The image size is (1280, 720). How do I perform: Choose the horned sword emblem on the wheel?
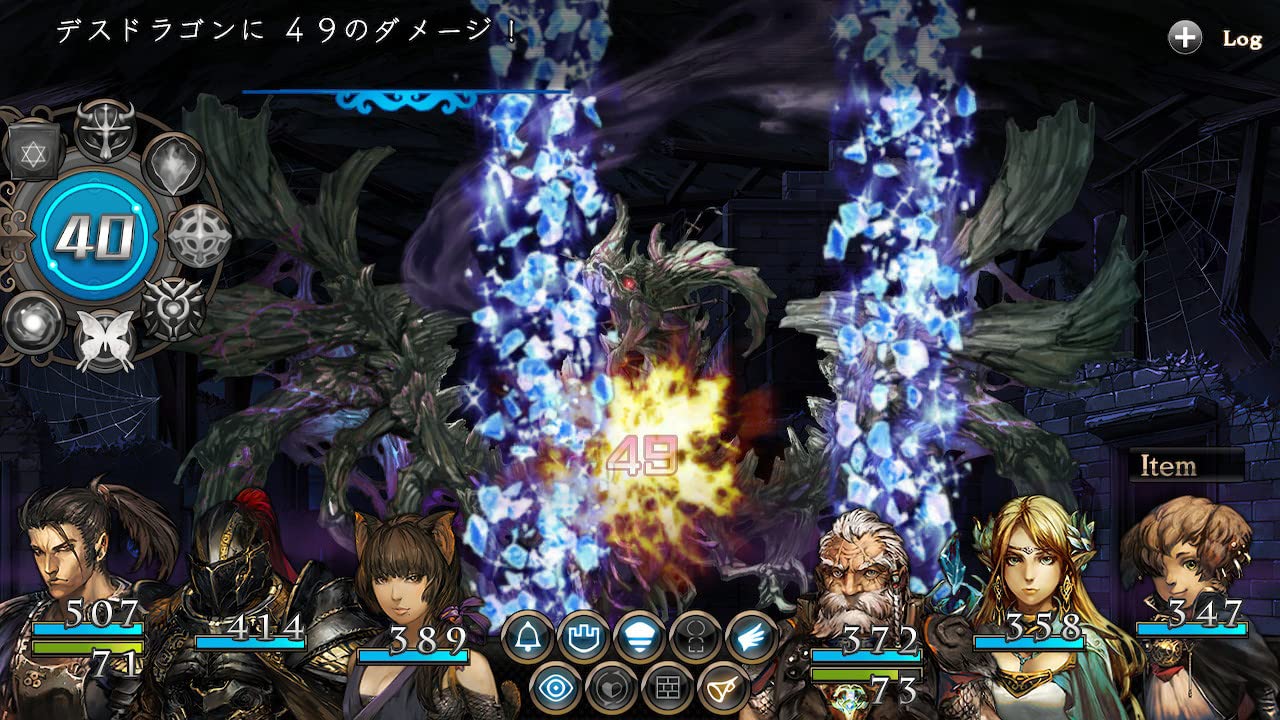coord(103,130)
